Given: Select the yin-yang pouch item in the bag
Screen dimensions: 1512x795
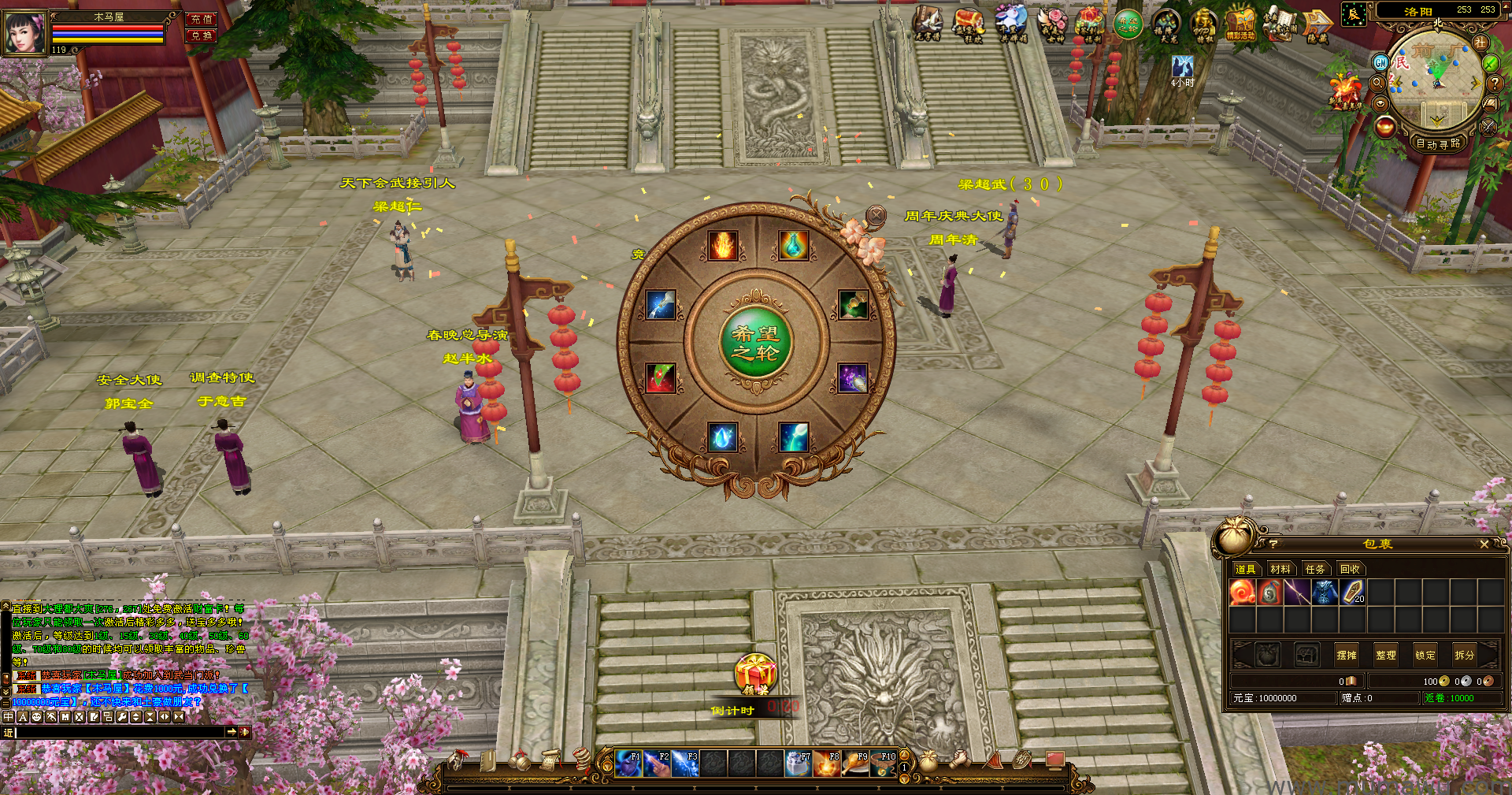Looking at the screenshot, I should pos(1269,593).
